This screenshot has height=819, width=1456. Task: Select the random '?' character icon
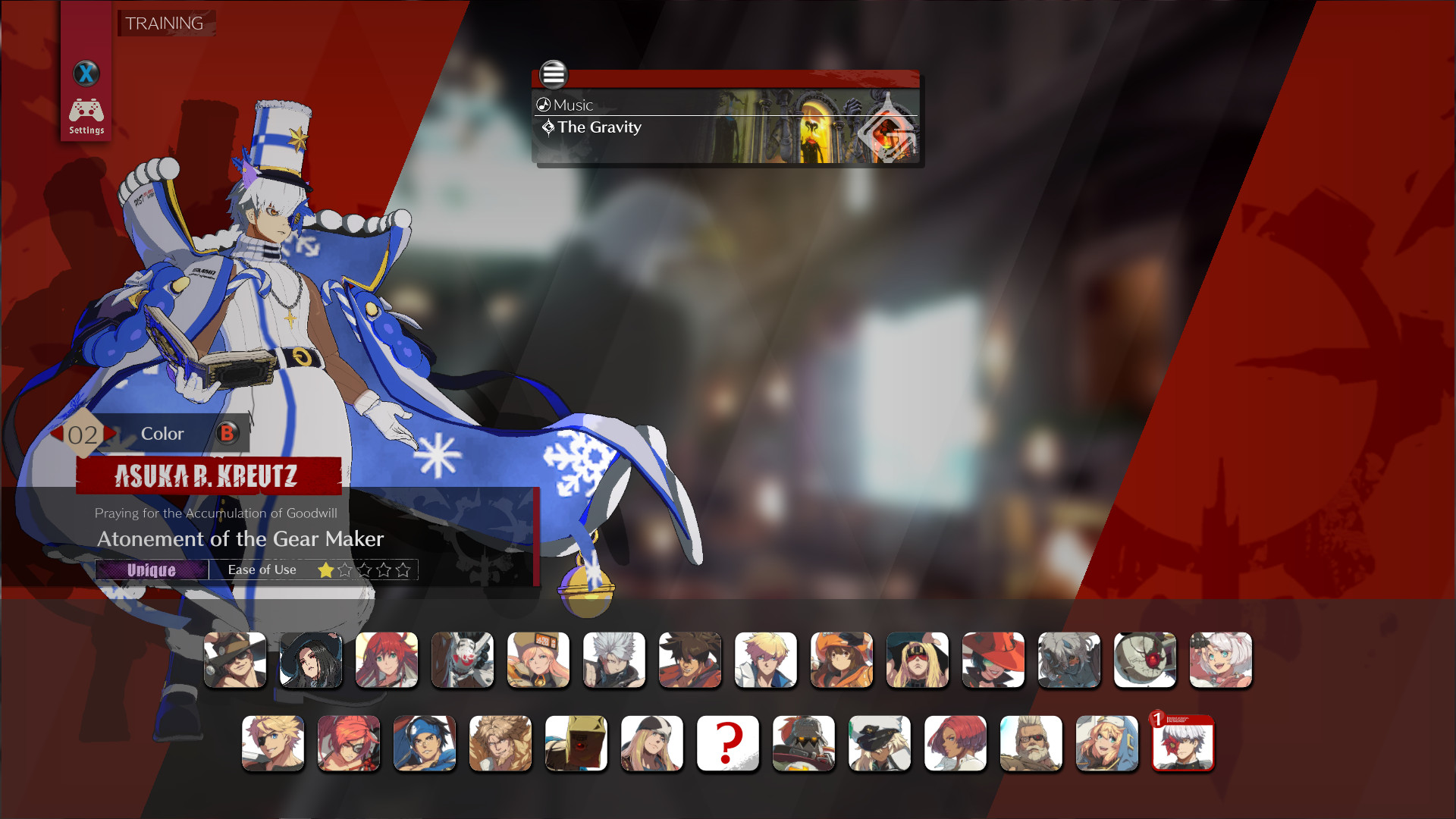coord(727,743)
